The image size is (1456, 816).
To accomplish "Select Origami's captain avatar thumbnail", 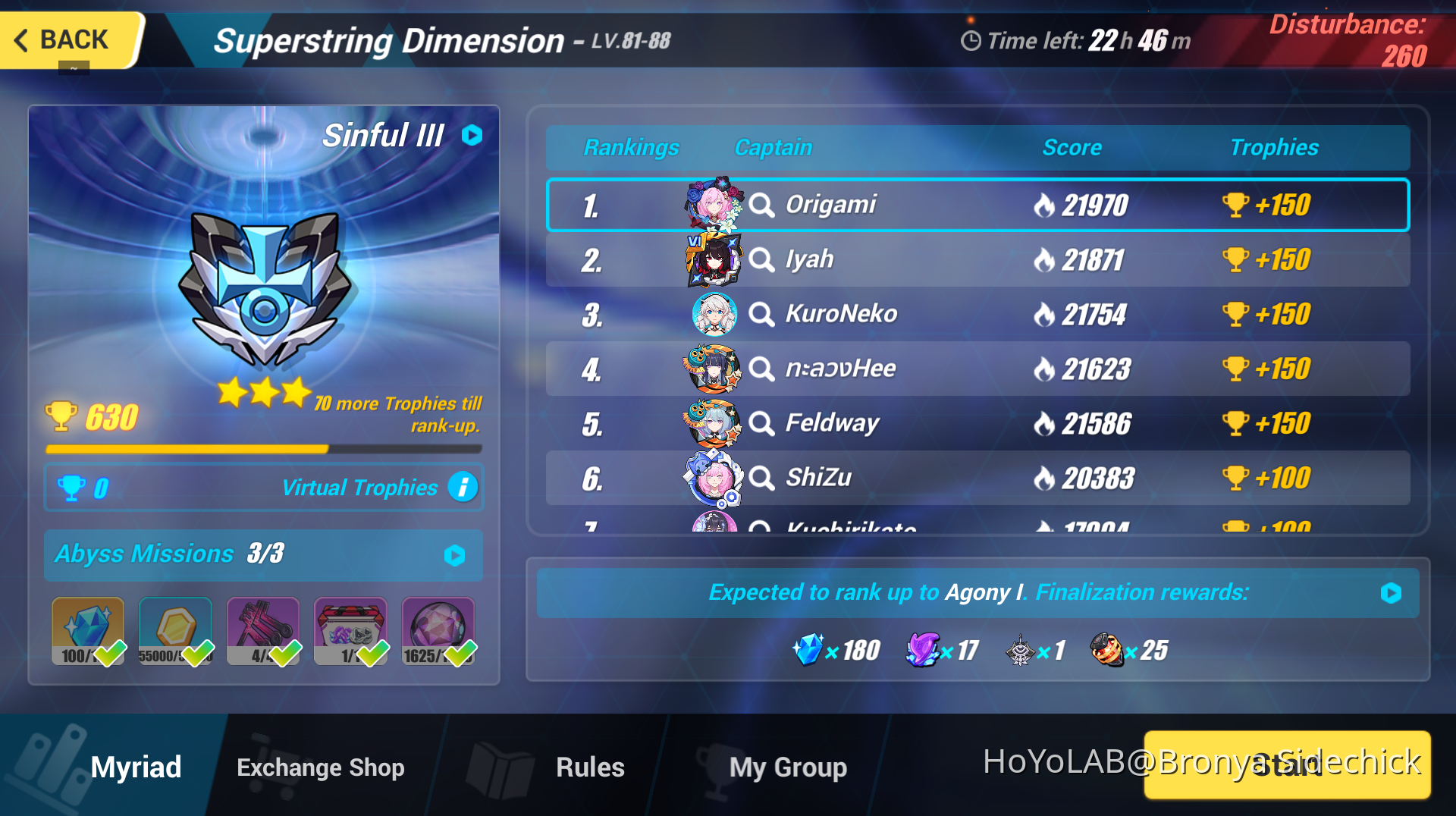I will click(x=713, y=204).
